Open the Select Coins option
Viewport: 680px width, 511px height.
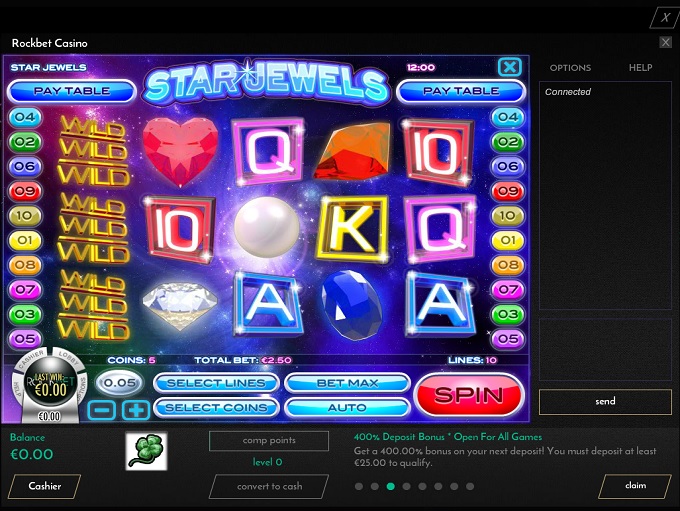click(216, 407)
